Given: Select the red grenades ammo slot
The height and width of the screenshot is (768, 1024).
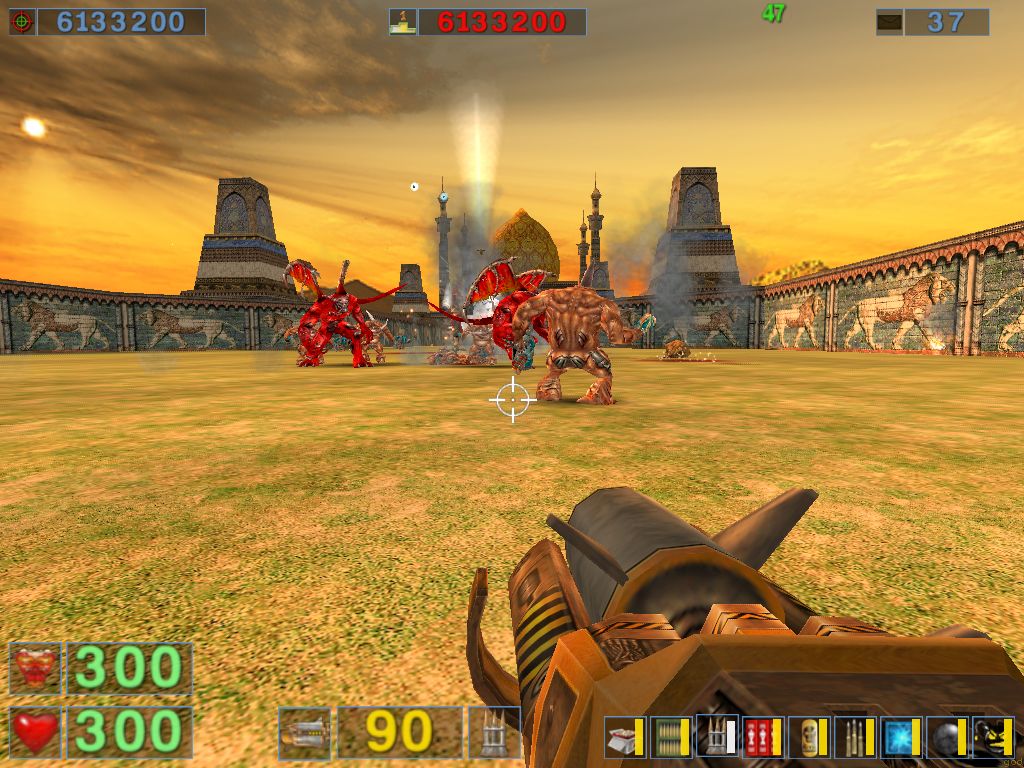Looking at the screenshot, I should pos(762,737).
